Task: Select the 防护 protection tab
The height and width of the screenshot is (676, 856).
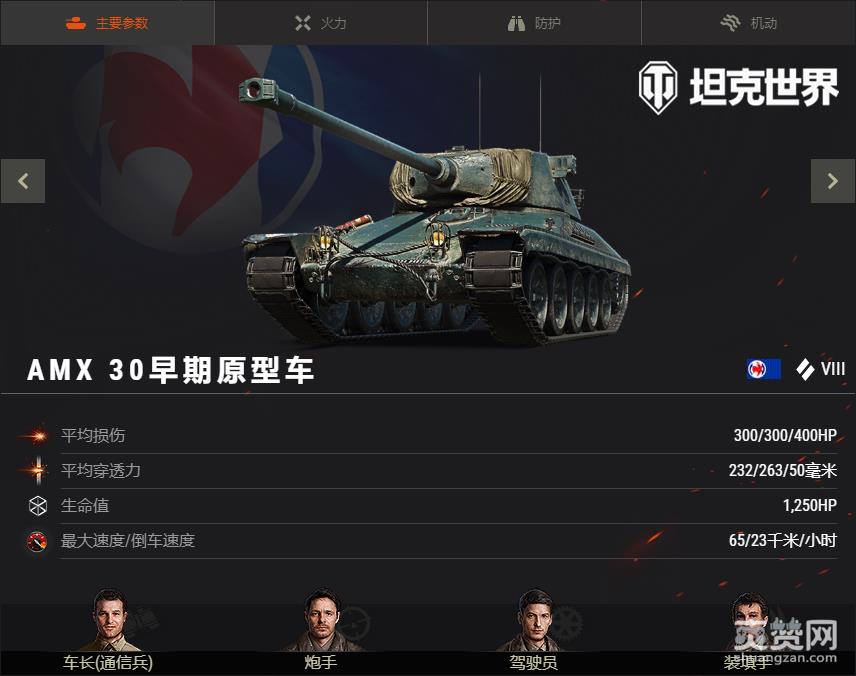Action: (535, 23)
